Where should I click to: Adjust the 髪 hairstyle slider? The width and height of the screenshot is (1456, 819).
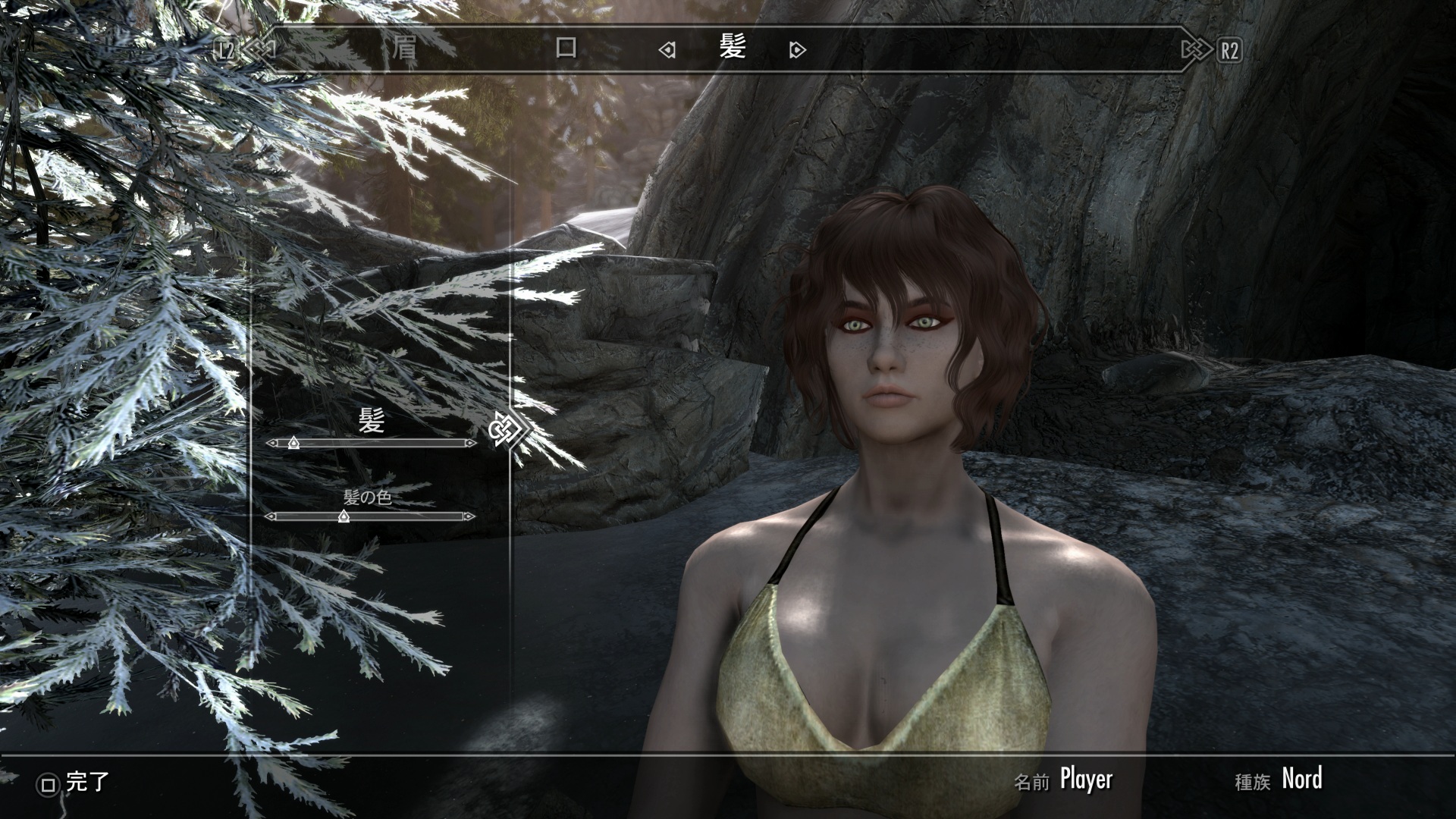pos(293,443)
